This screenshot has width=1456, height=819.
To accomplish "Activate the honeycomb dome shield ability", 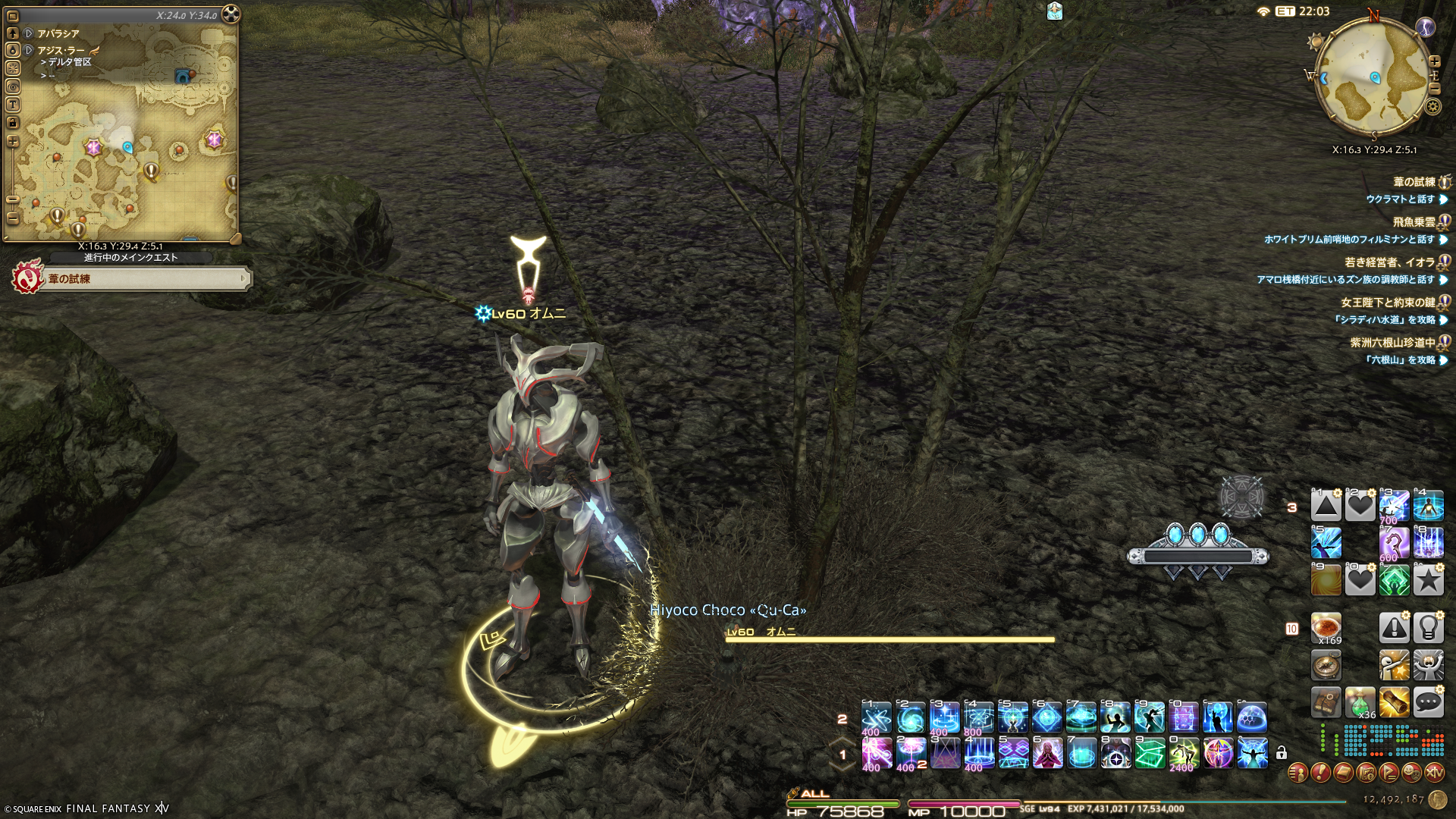I will pyautogui.click(x=1252, y=717).
